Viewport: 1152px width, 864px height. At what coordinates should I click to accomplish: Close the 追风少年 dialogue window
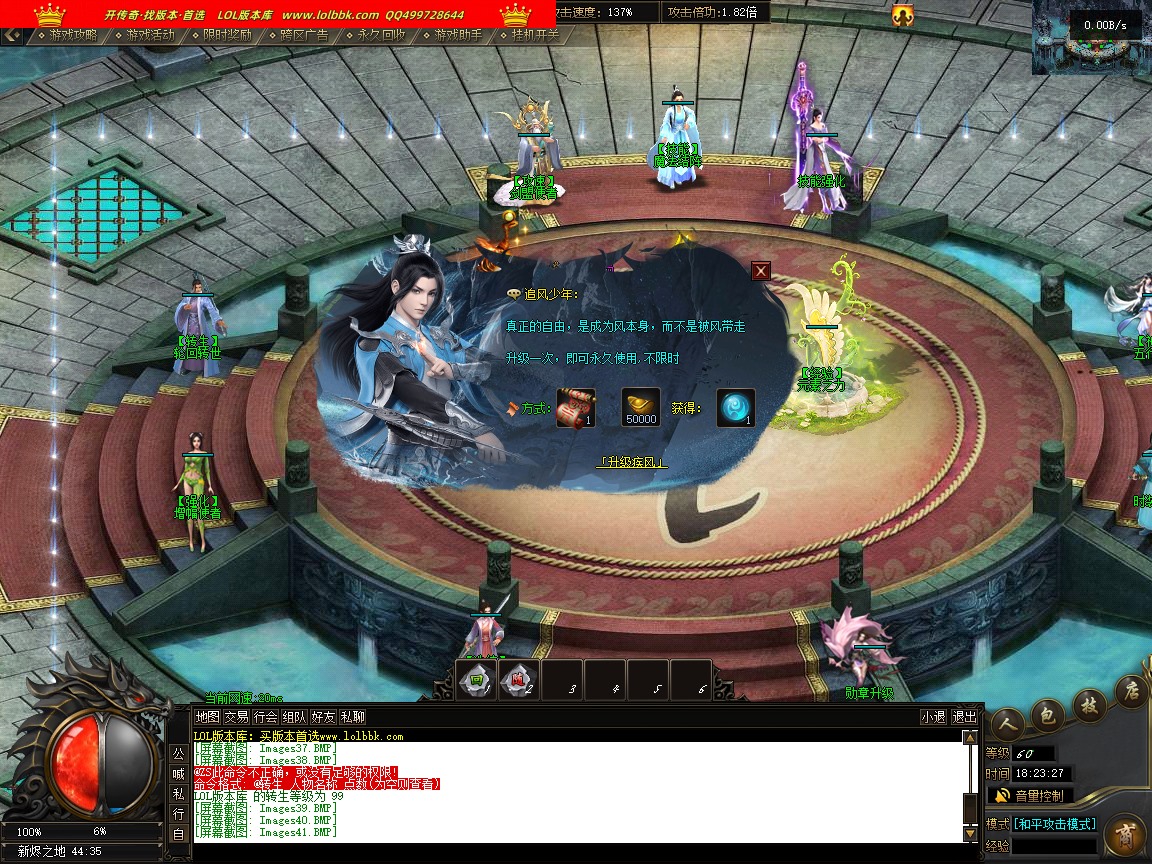click(x=761, y=270)
